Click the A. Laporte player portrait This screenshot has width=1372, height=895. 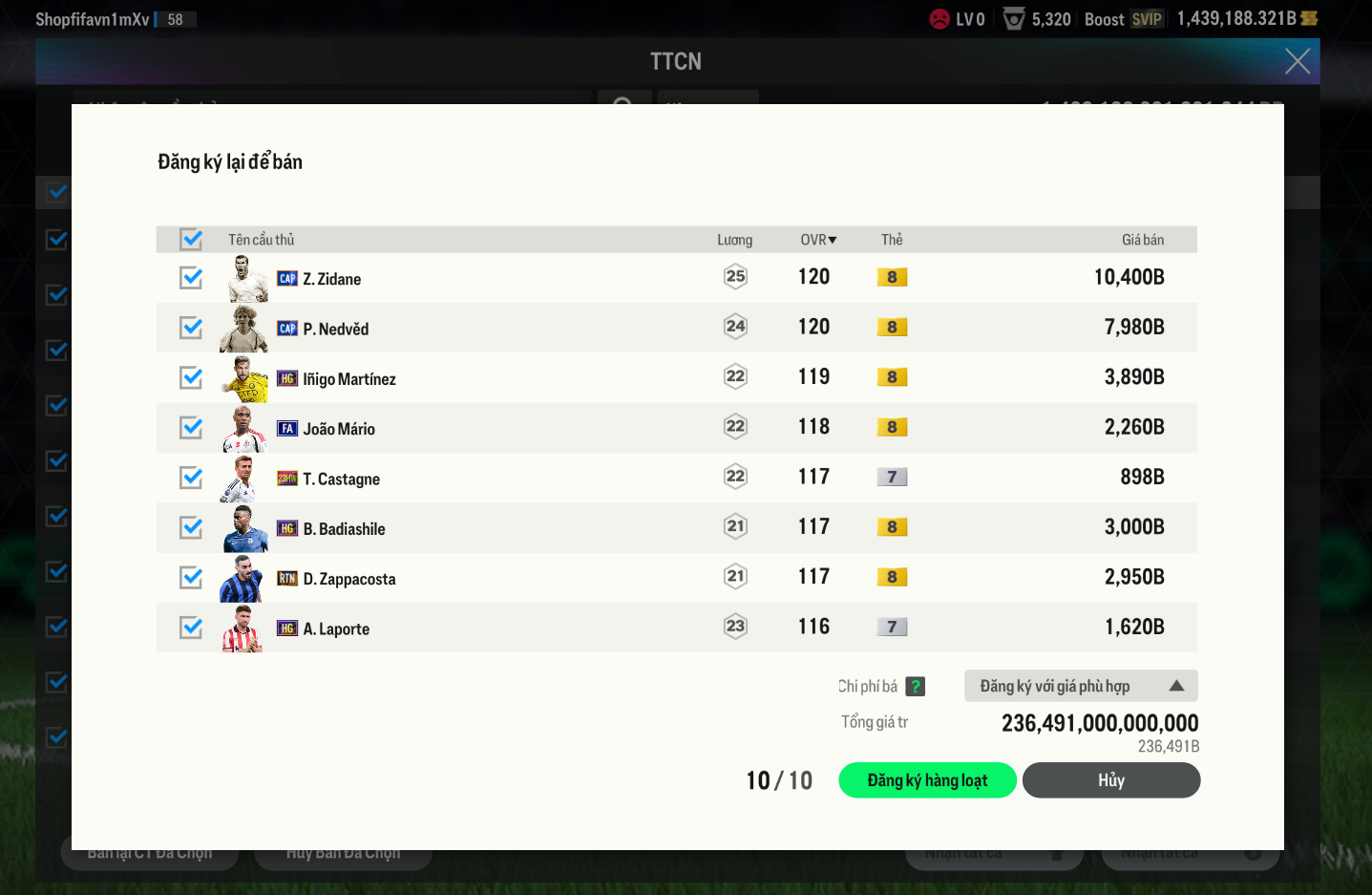click(243, 629)
